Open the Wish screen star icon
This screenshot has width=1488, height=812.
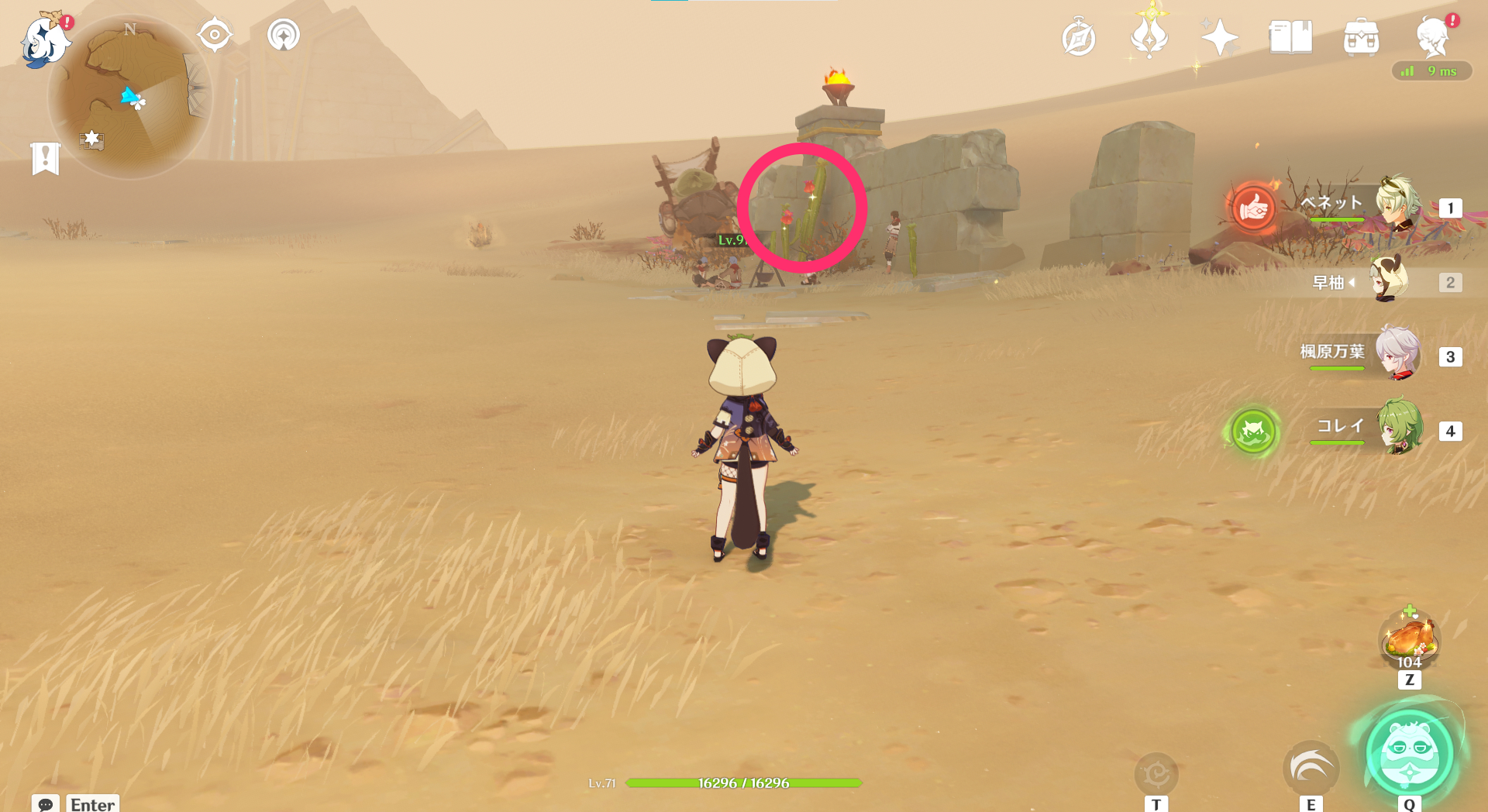point(1218,36)
